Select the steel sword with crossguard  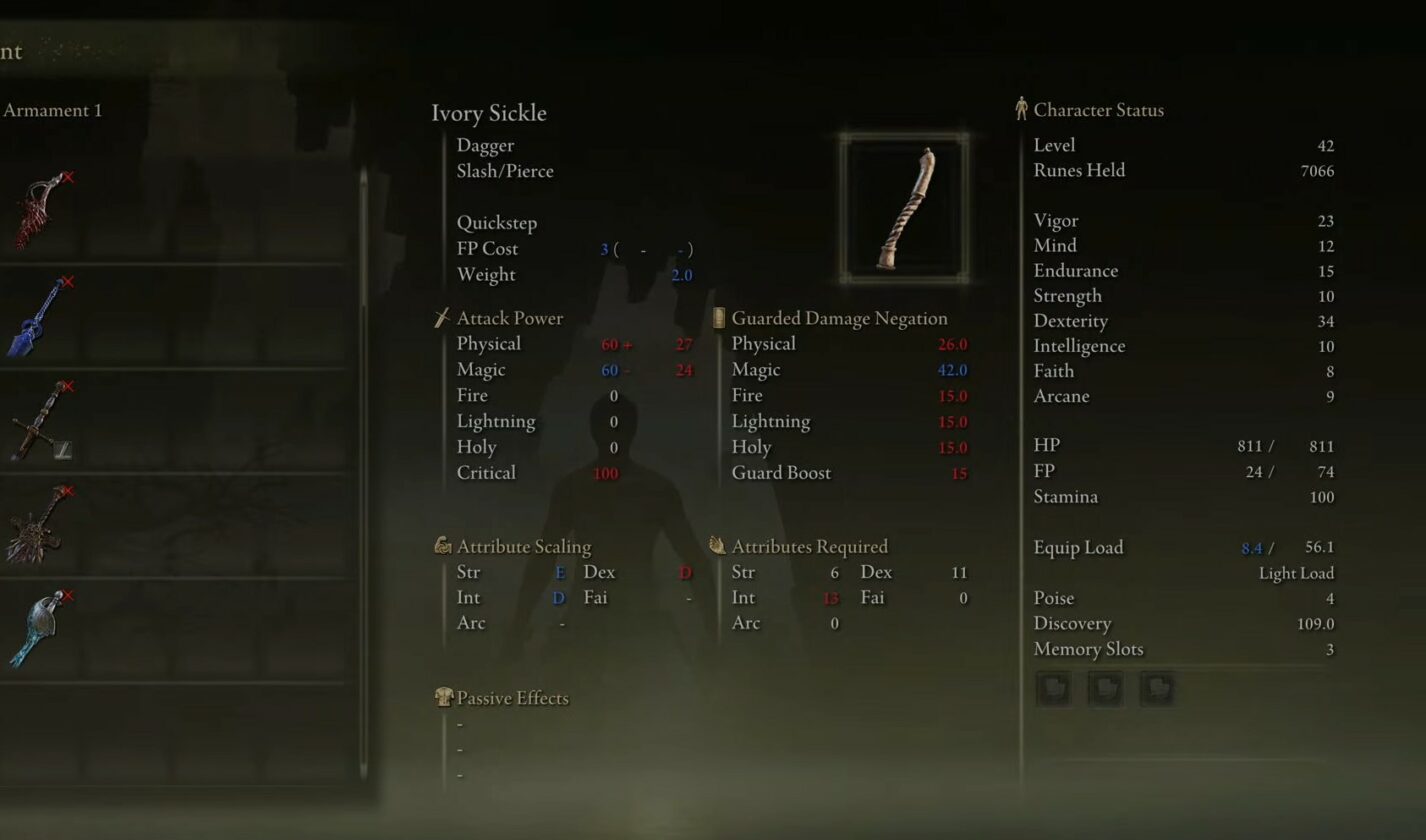click(40, 421)
